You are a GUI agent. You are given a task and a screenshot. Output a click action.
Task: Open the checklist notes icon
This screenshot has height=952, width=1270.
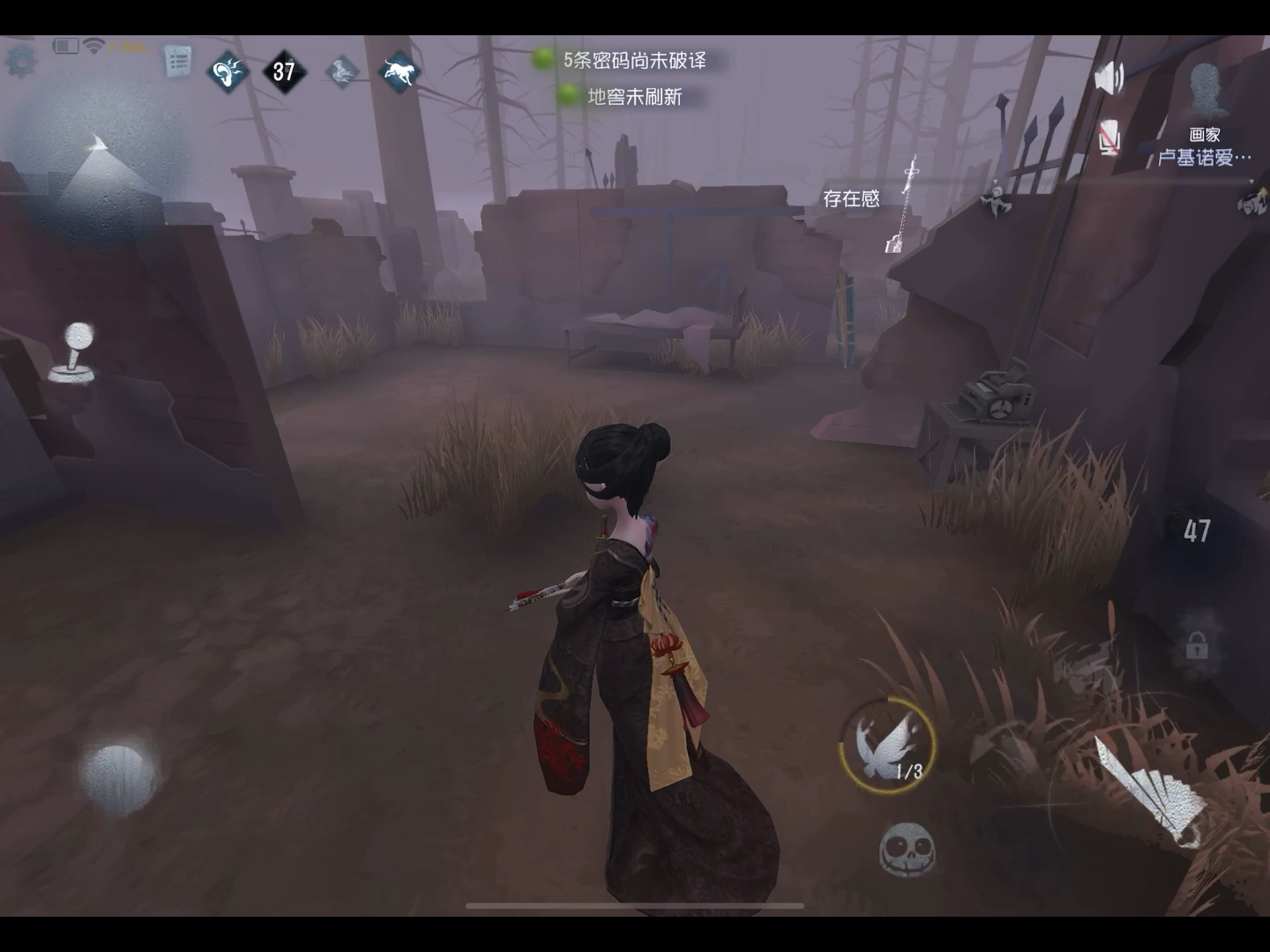coord(178,62)
